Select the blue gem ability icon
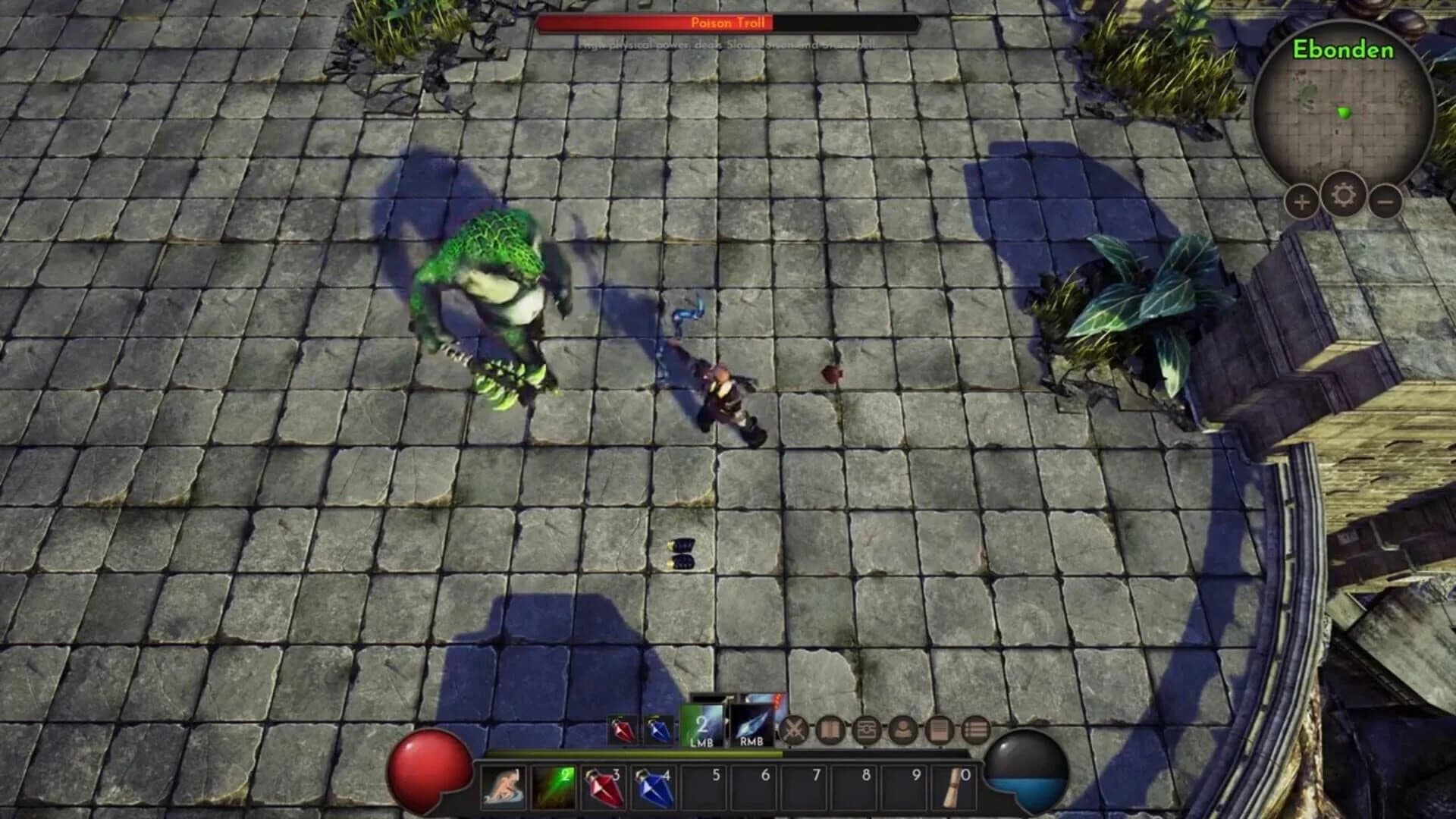Screen dimensions: 1456x819 pos(658,729)
